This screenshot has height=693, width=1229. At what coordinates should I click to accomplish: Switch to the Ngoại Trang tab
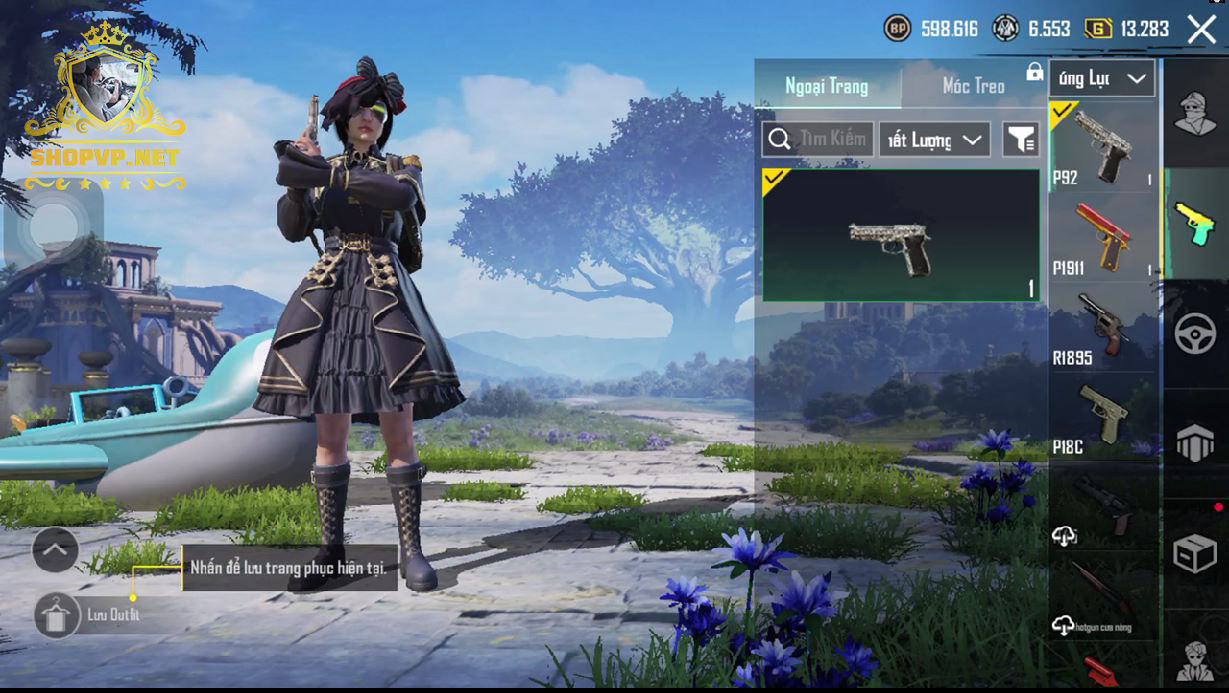click(x=826, y=86)
